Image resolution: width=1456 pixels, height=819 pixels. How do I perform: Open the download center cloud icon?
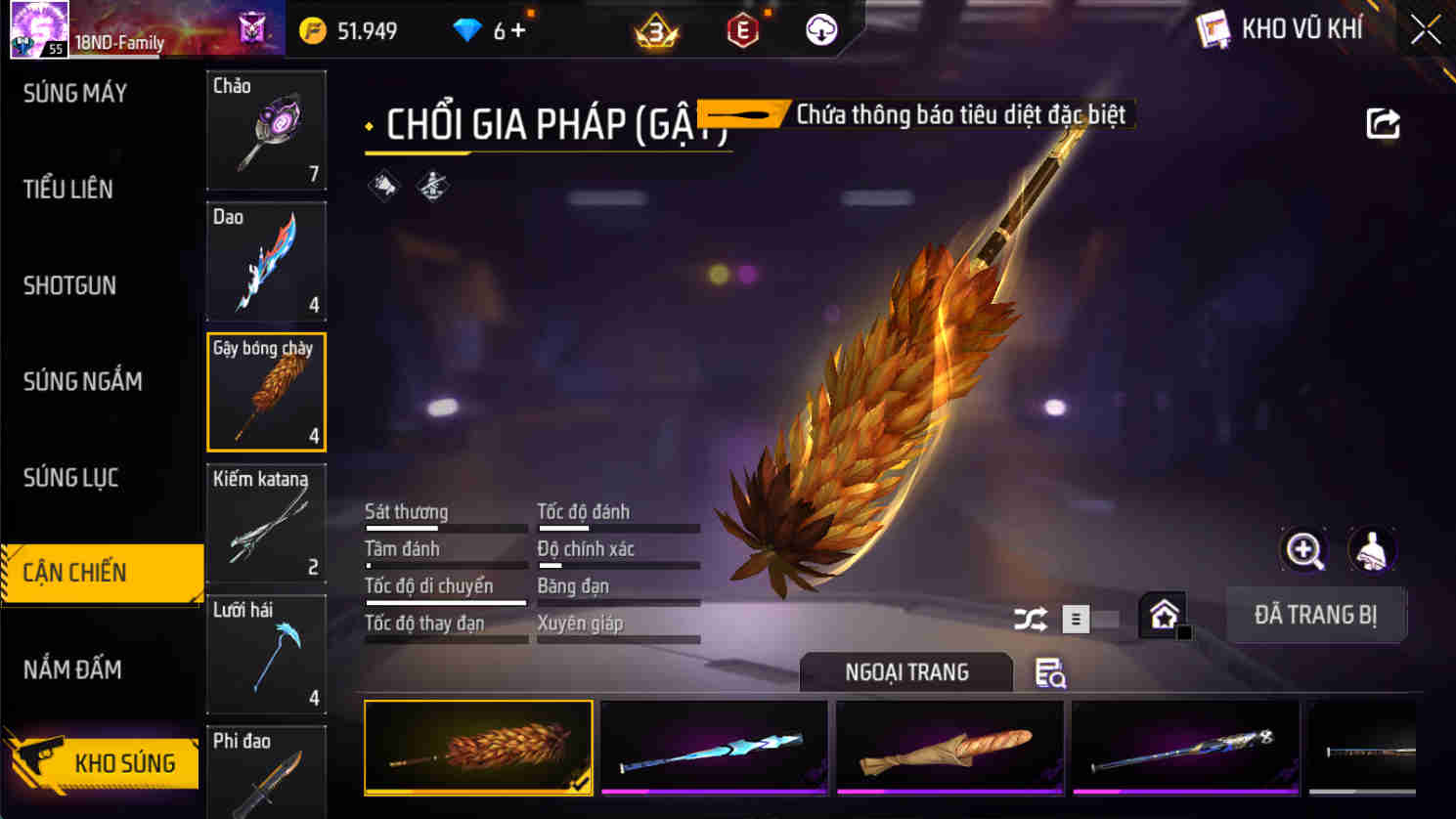[x=817, y=29]
